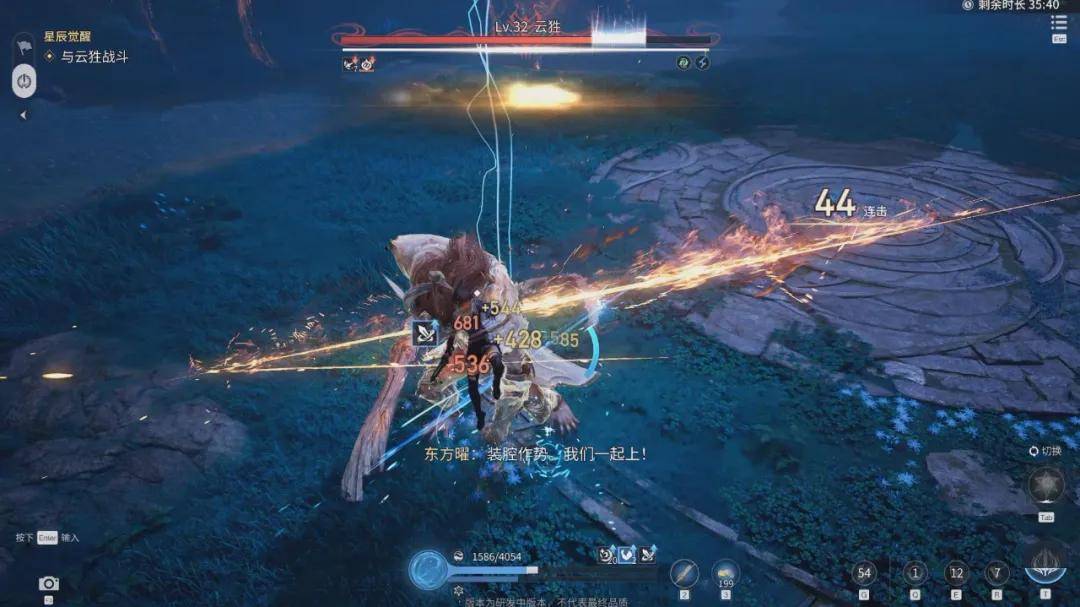Viewport: 1080px width, 607px height.
Task: Trigger the ultimate skill orb
Action: click(1045, 565)
